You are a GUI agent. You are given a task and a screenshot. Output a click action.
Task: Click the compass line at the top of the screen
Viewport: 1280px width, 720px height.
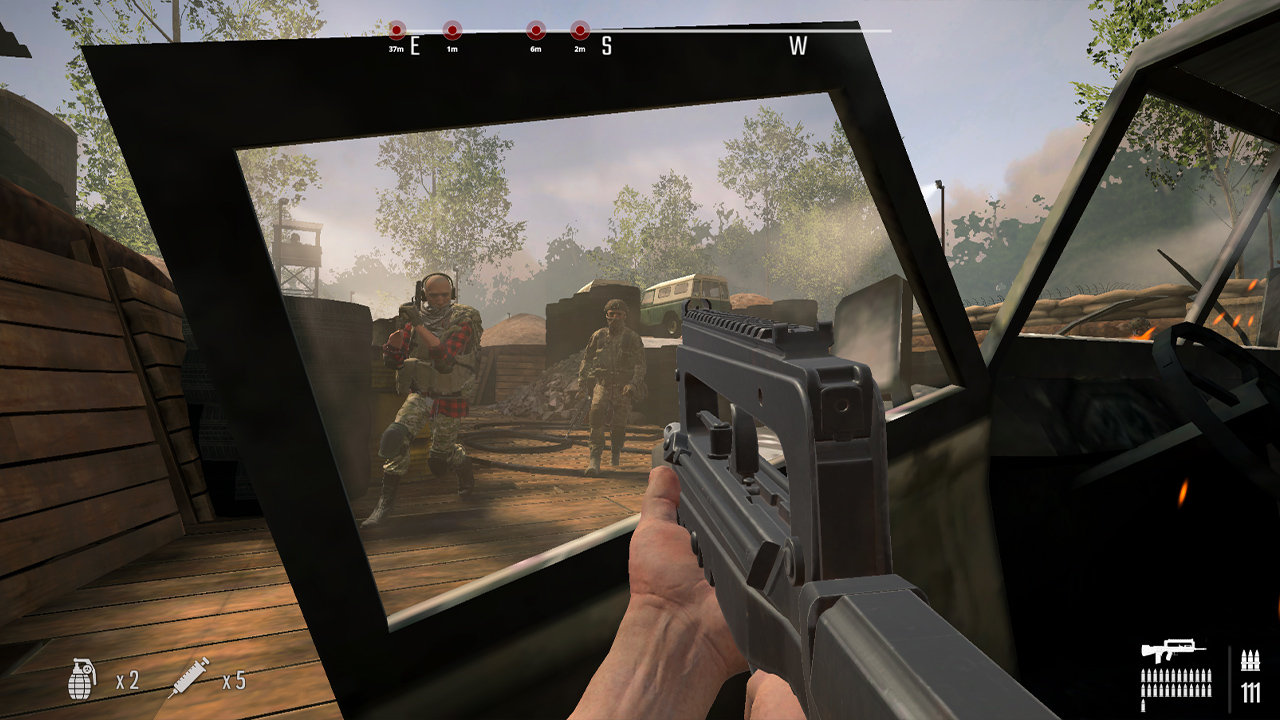700,32
